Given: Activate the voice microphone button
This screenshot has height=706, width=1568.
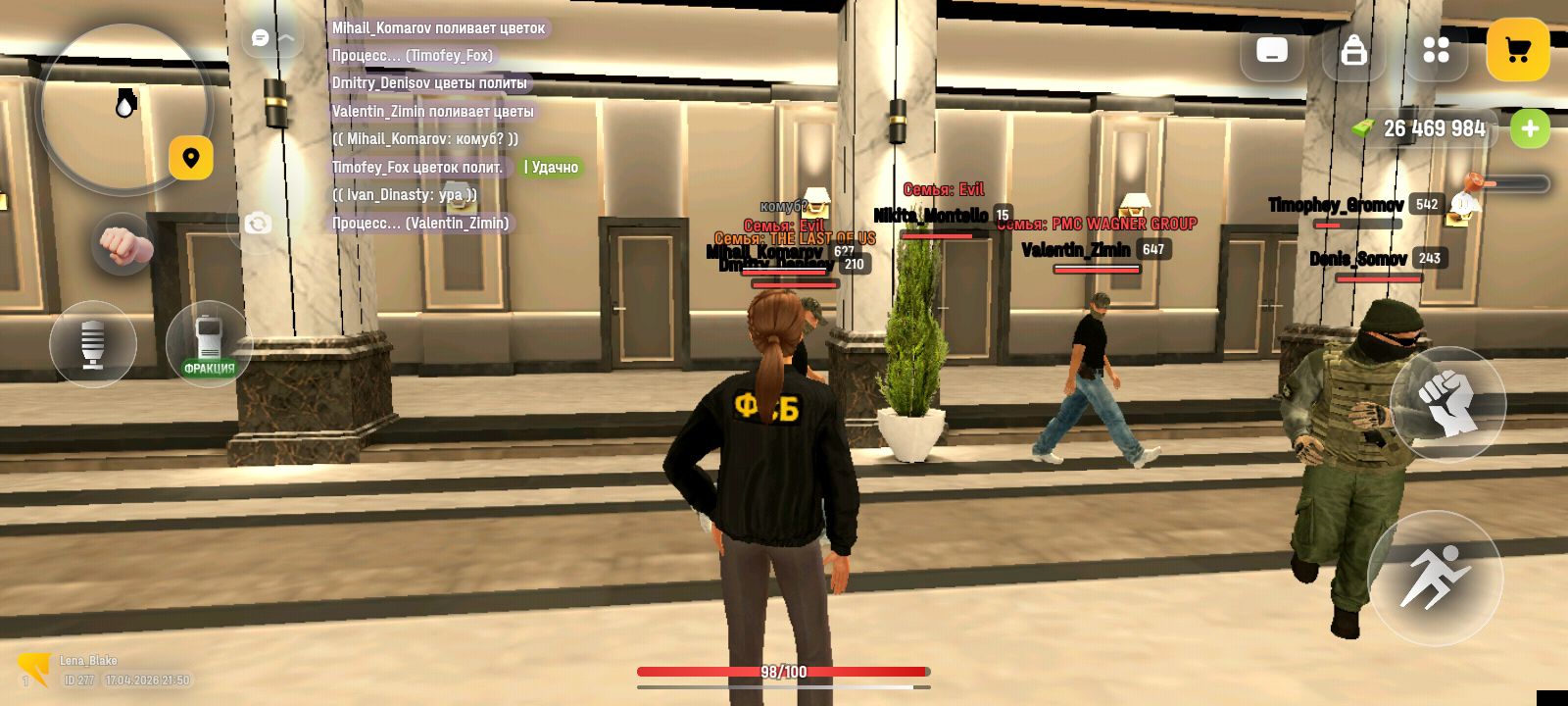Looking at the screenshot, I should pyautogui.click(x=93, y=343).
